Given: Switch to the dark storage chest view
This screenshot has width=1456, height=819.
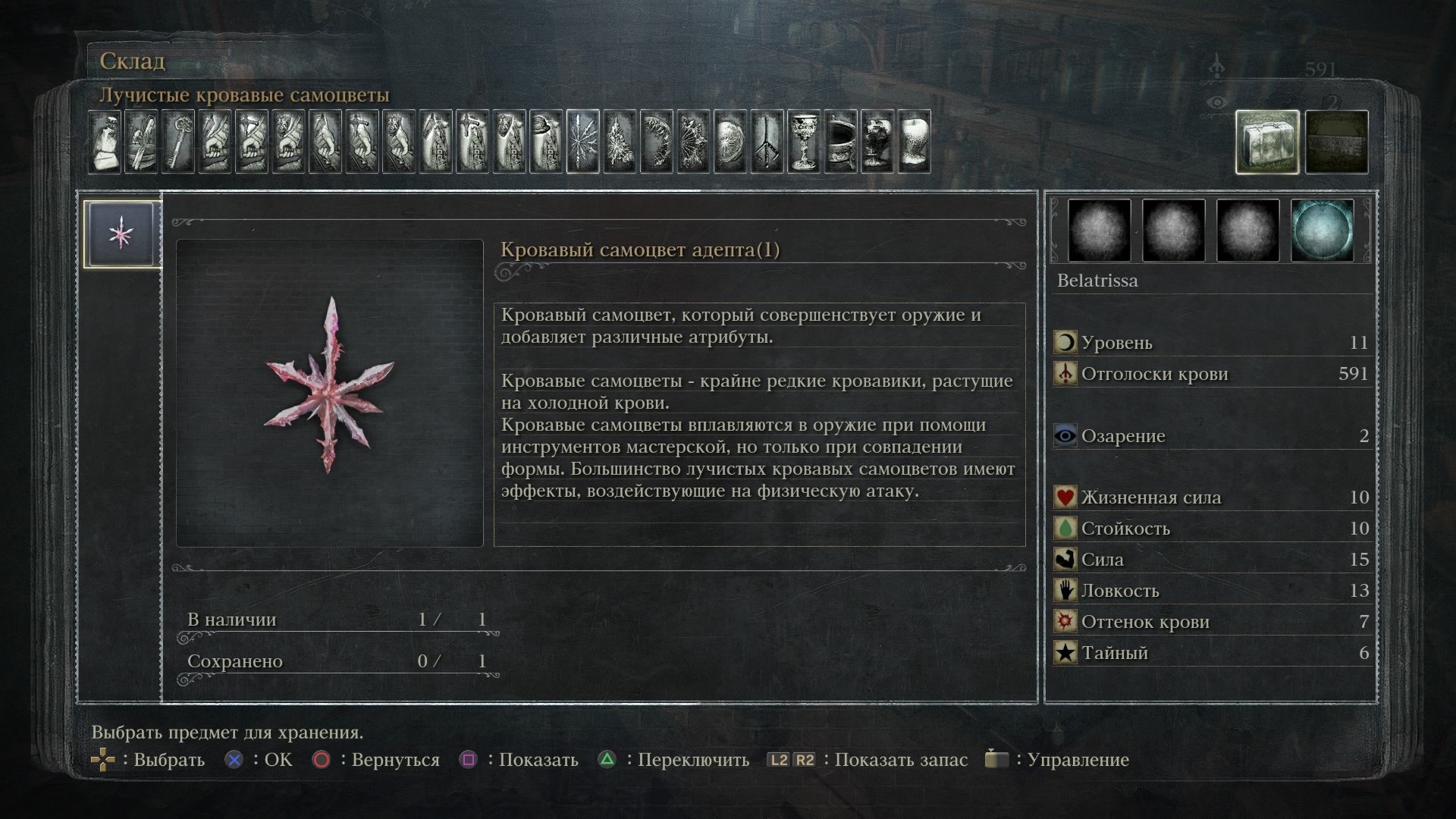Looking at the screenshot, I should [x=1337, y=142].
